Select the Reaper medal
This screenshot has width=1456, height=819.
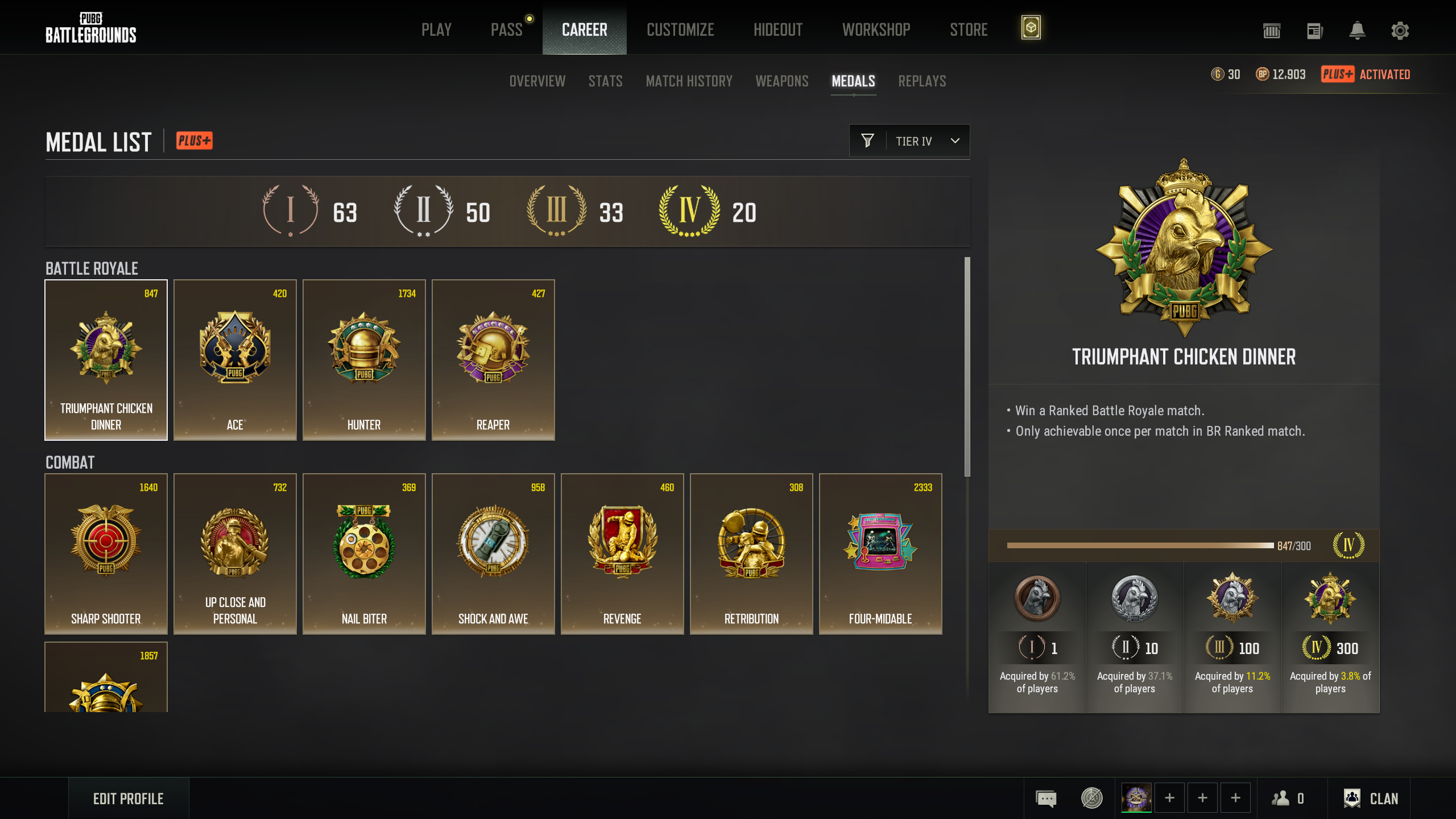tap(493, 360)
